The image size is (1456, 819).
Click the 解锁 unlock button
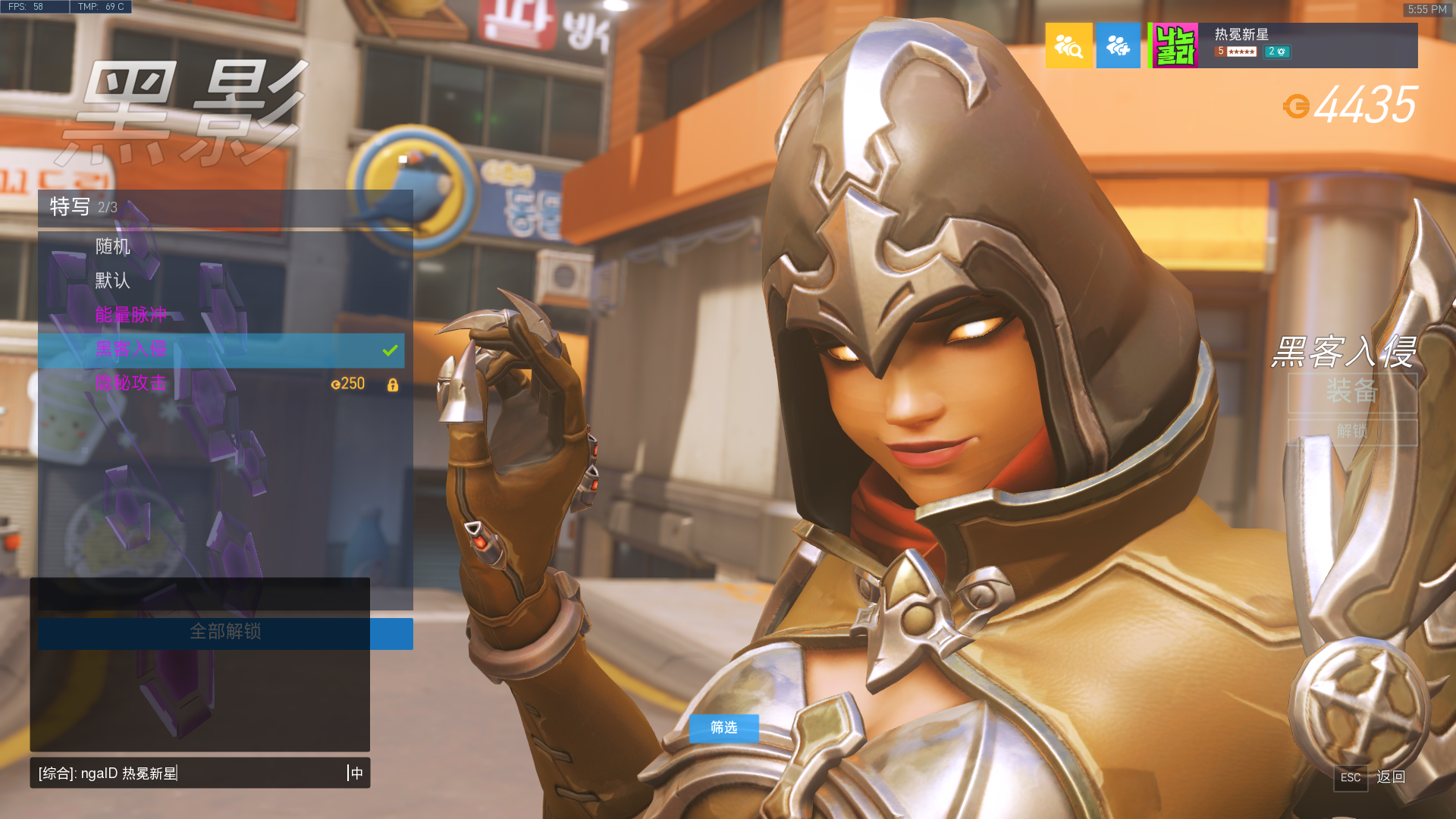tap(1352, 432)
